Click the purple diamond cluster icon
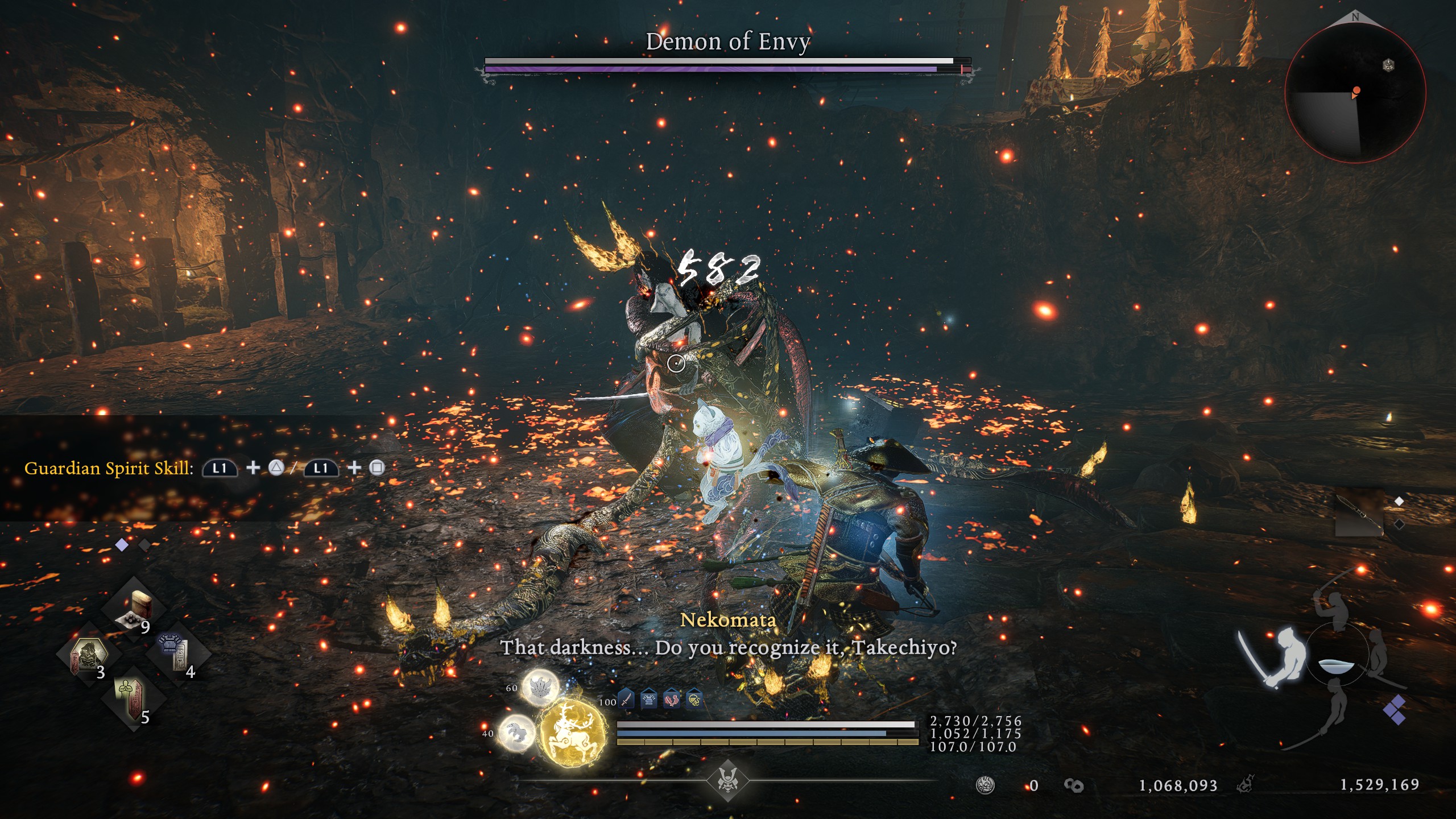This screenshot has height=819, width=1456. 1395,710
